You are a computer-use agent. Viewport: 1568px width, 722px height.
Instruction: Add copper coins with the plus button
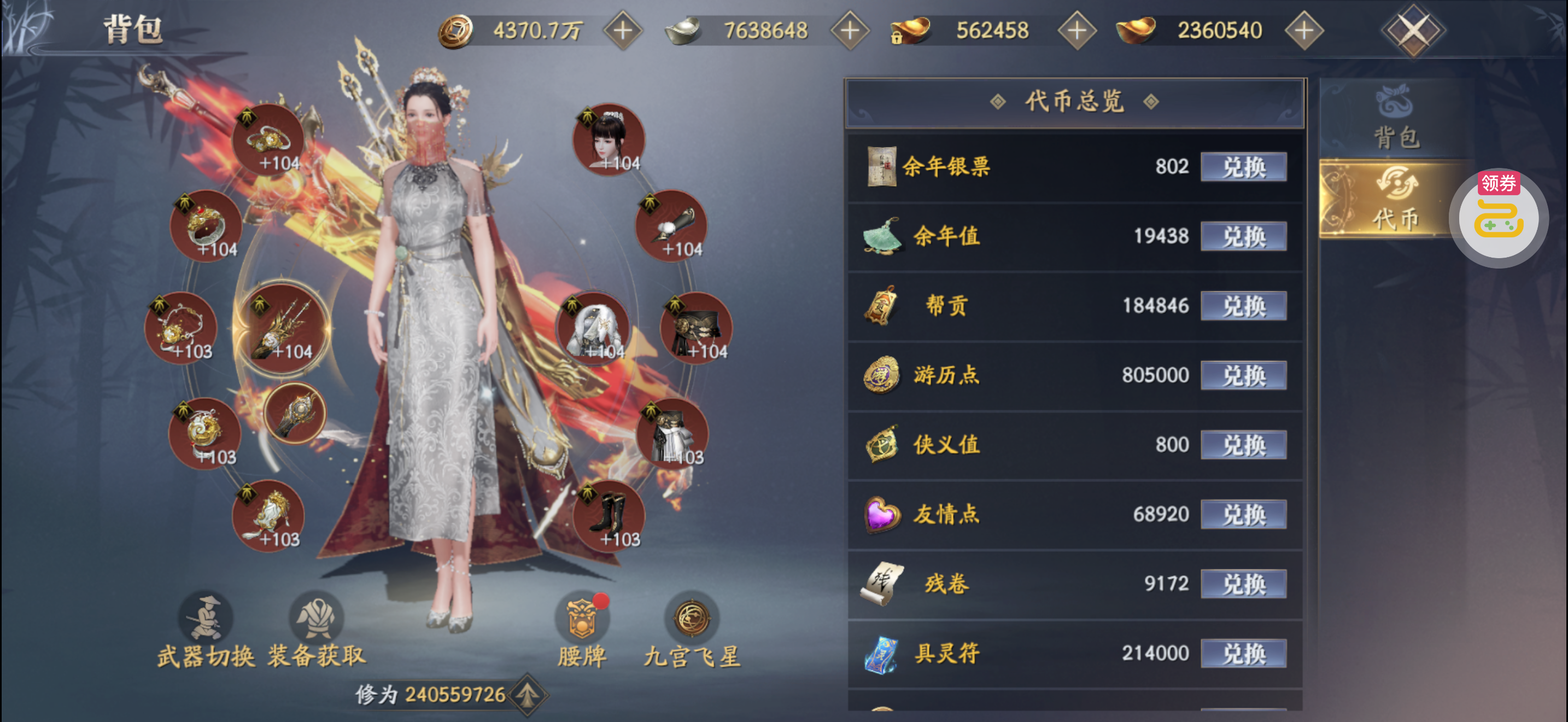(623, 31)
